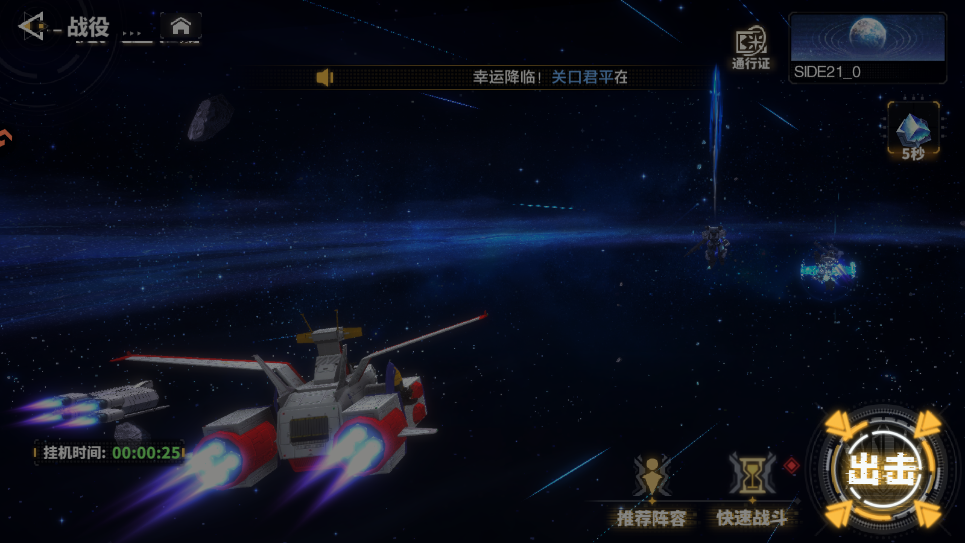The image size is (965, 543).
Task: Collect the crystal reward showing 5秒
Action: pyautogui.click(x=912, y=132)
